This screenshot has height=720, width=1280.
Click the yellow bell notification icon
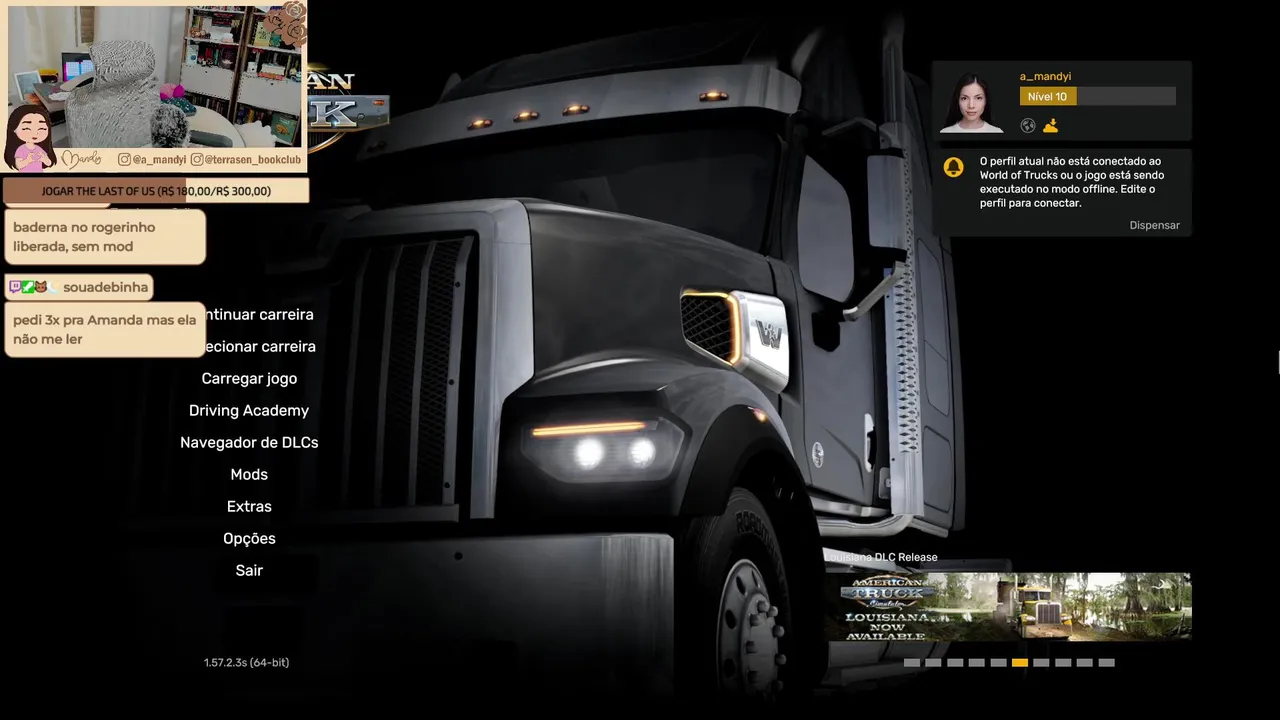pos(954,167)
